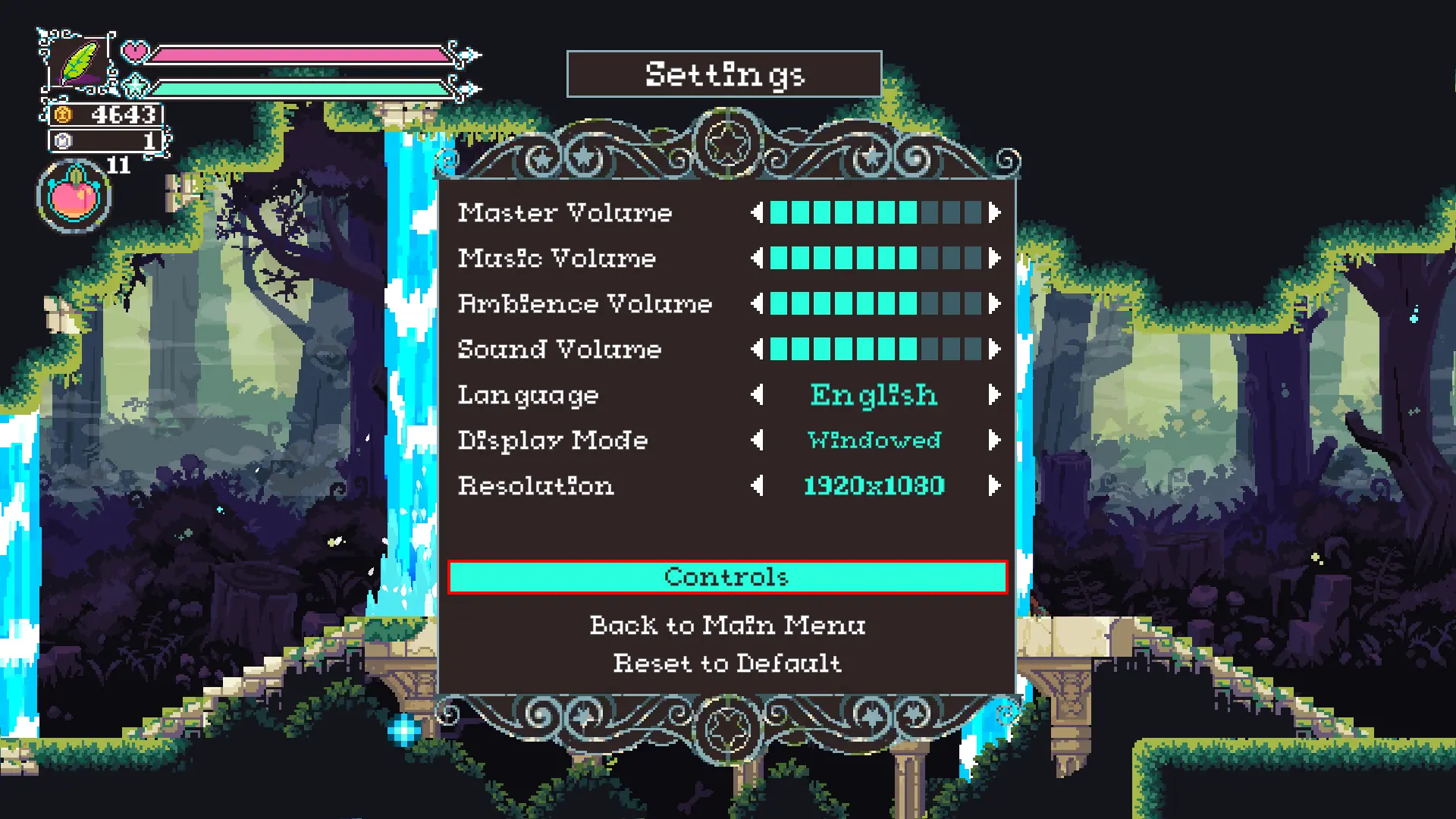Increase Master Volume with right arrow
The height and width of the screenshot is (819, 1456).
click(x=994, y=213)
